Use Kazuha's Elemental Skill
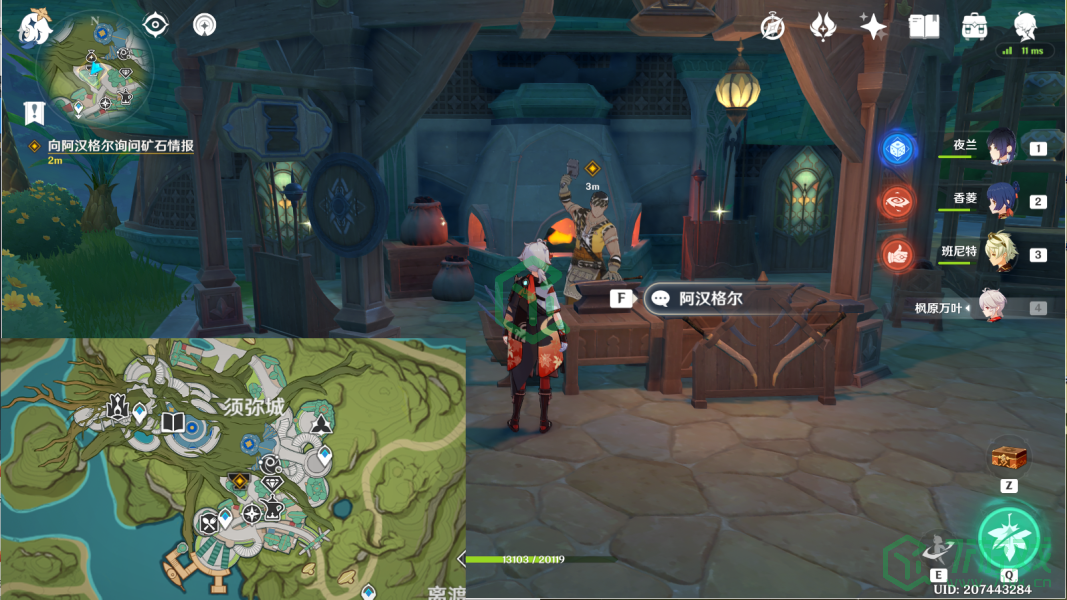The width and height of the screenshot is (1067, 600). [938, 547]
